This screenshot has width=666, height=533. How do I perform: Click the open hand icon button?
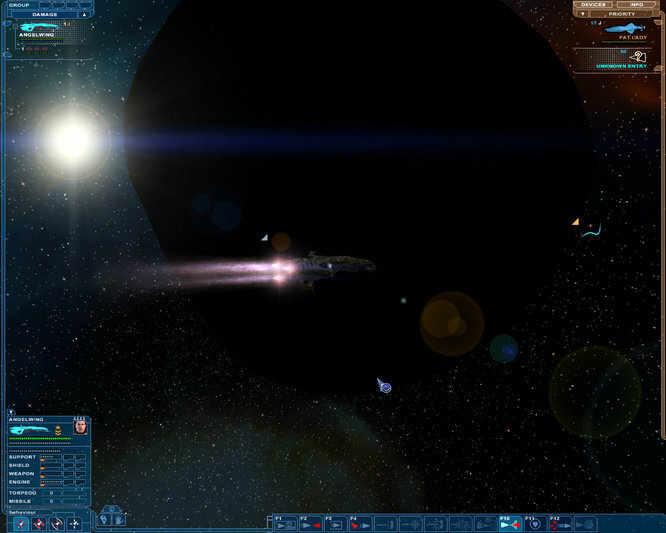pyautogui.click(x=117, y=519)
